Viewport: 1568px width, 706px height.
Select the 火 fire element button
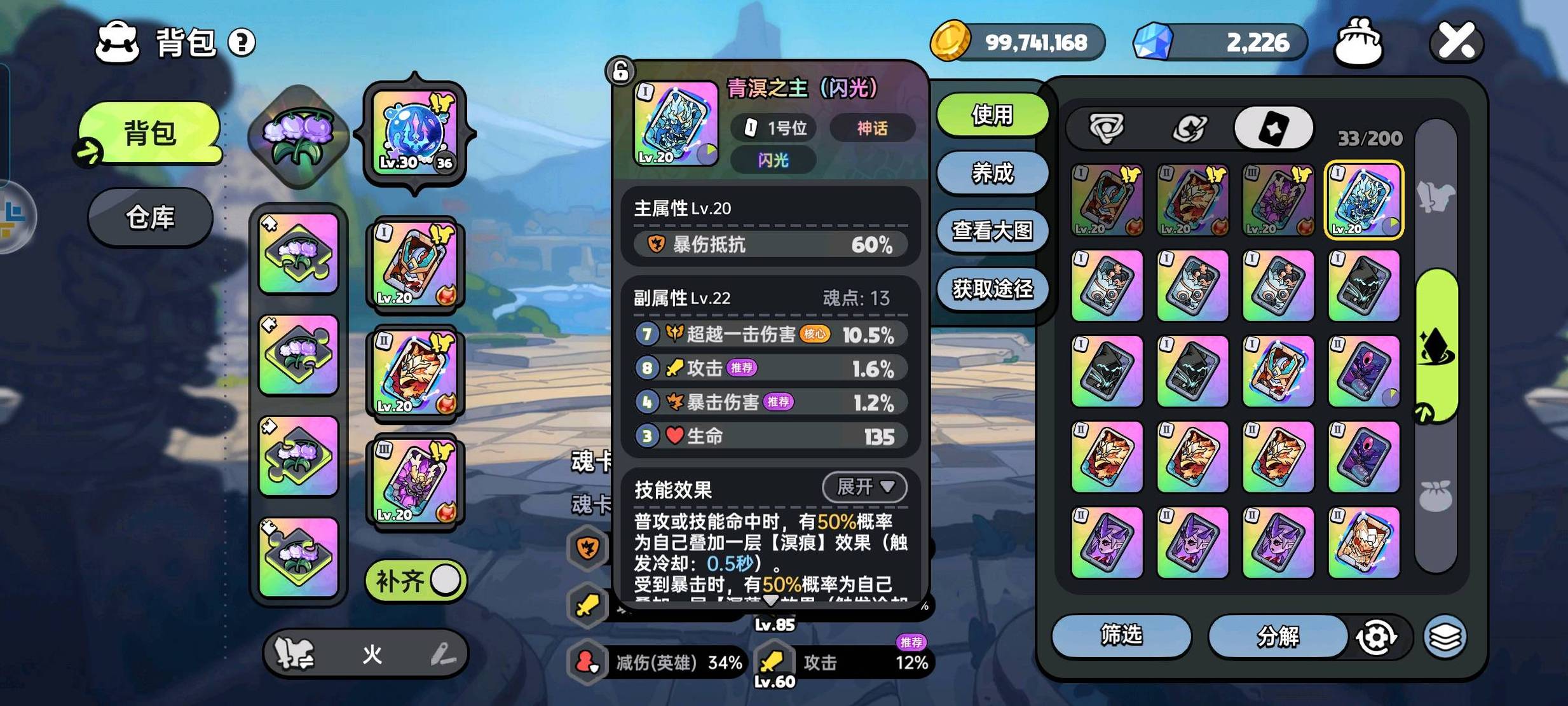coord(372,654)
